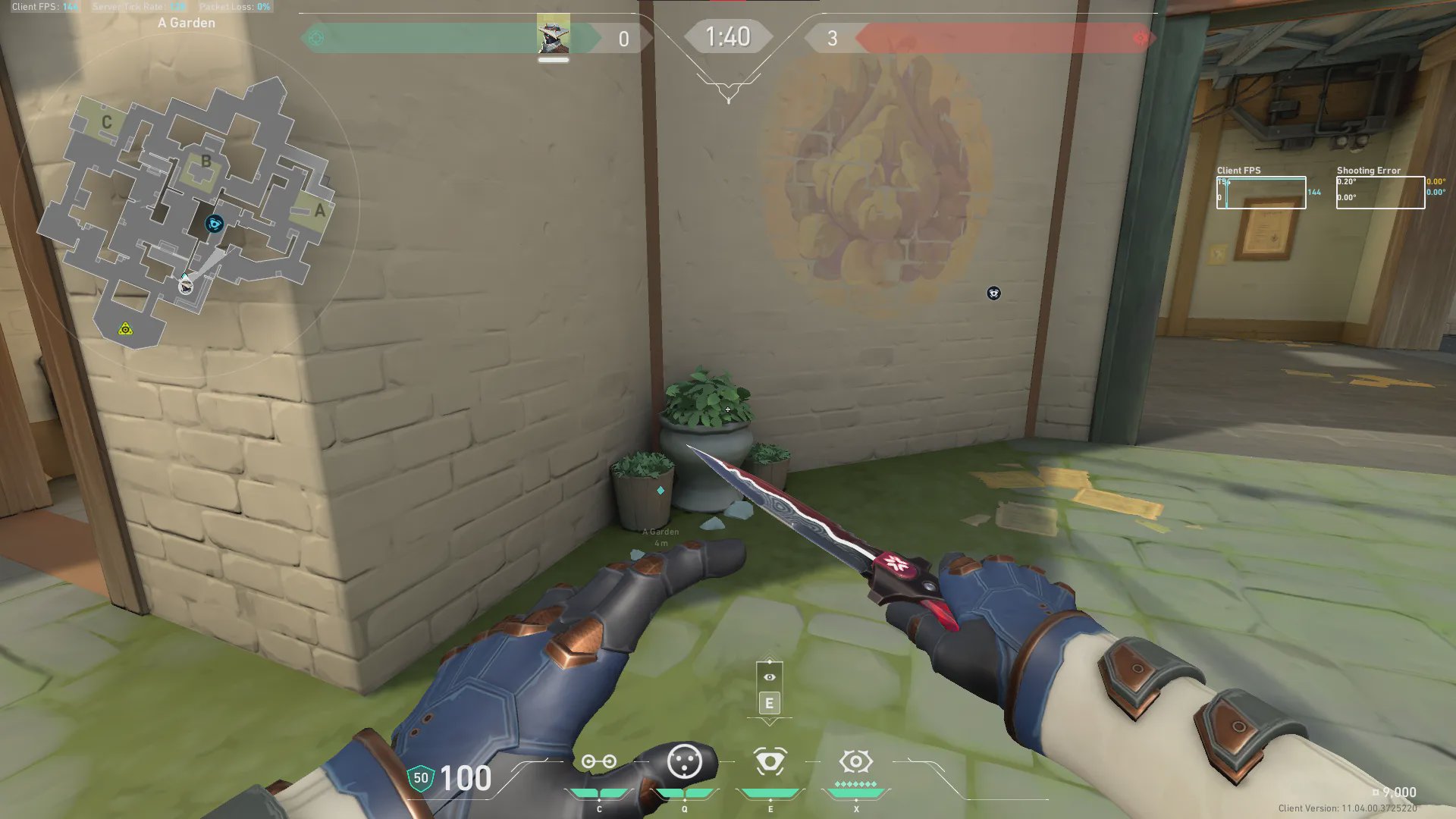Click the Shooting Error graph box
This screenshot has height=819, width=1456.
coord(1380,193)
